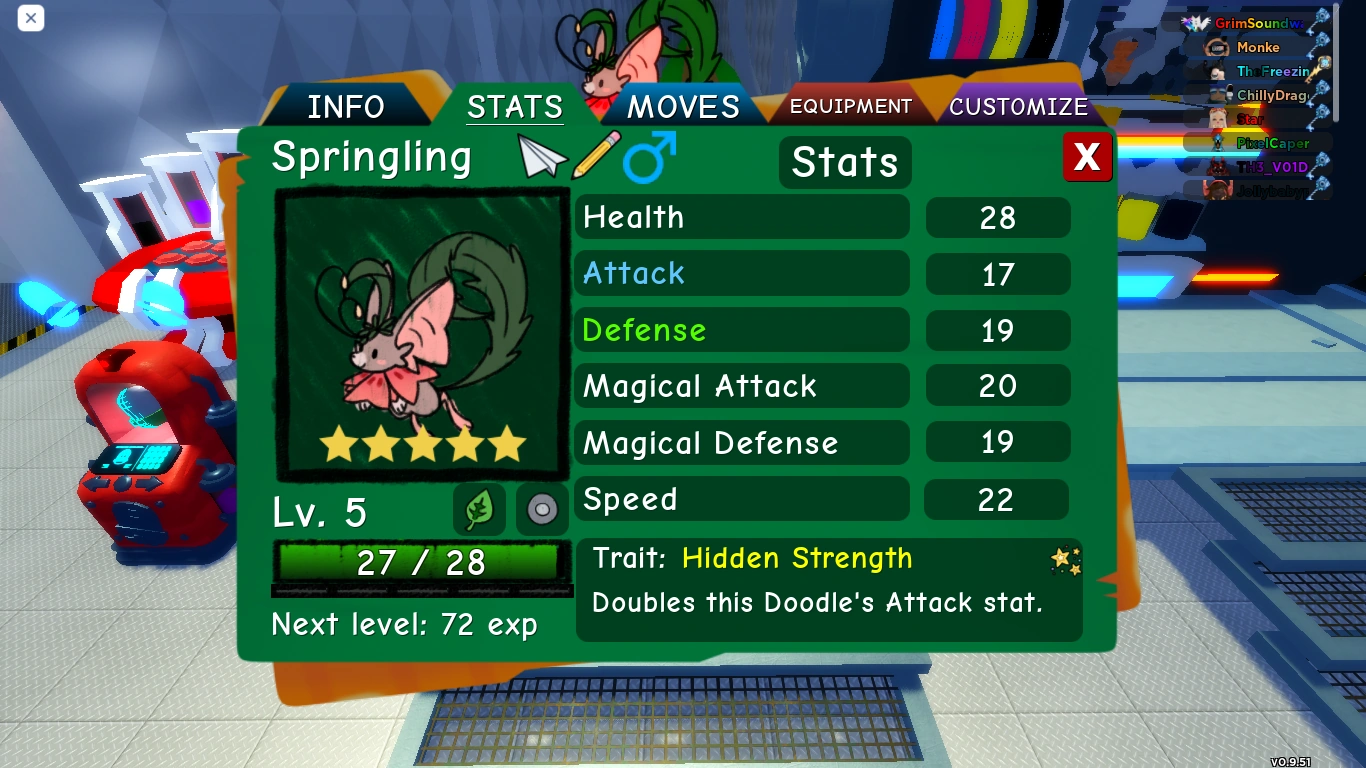Open the EQUIPMENT tab
Screen dimensions: 1366x768
[x=849, y=105]
